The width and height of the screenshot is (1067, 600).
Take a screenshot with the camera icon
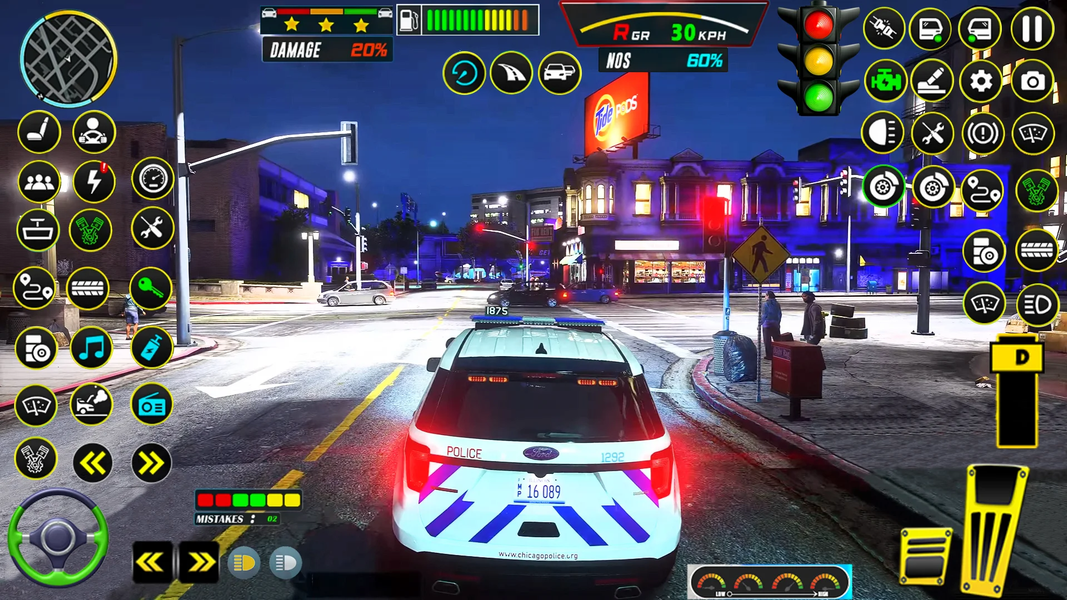tap(1032, 81)
